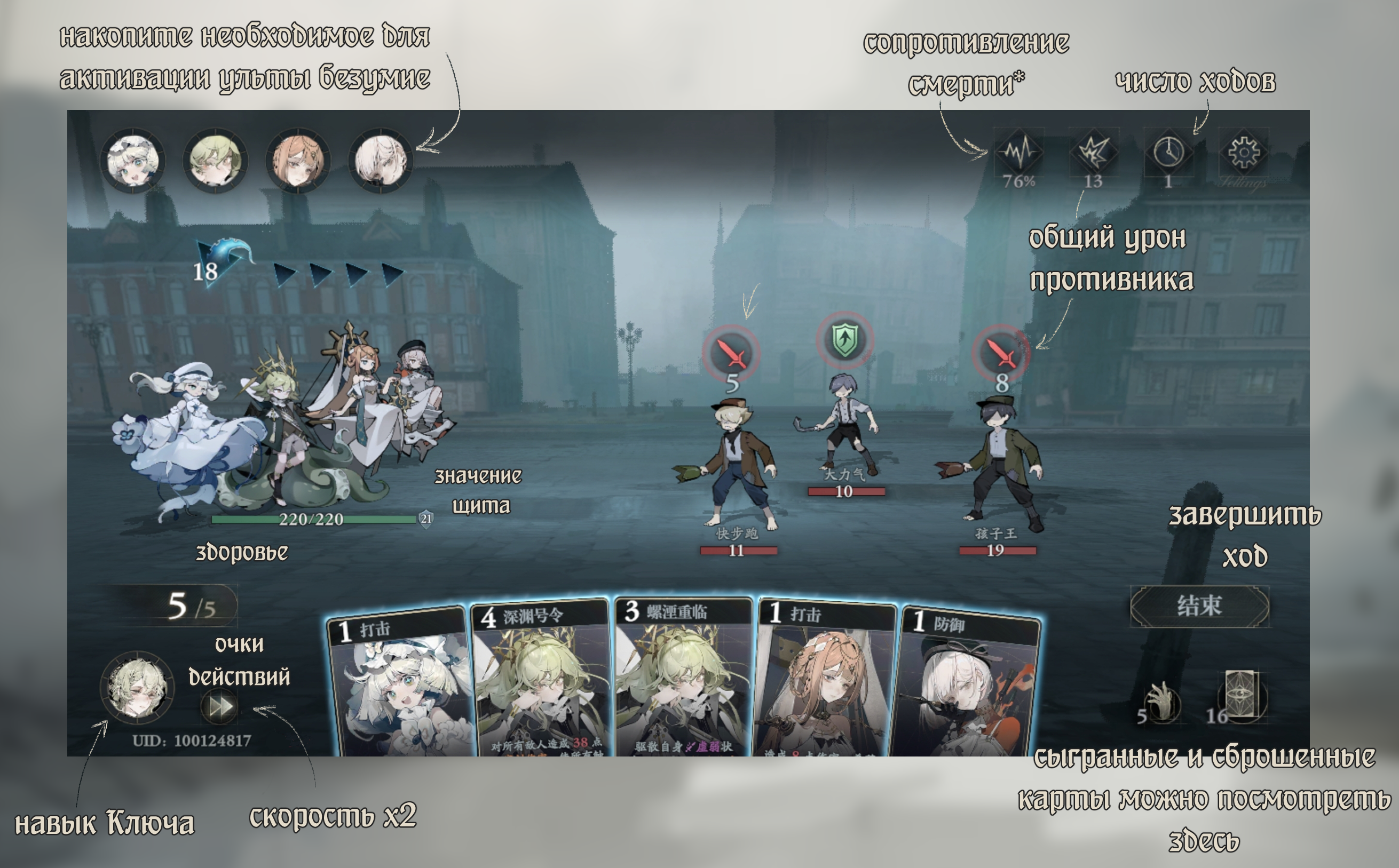Screen dimensions: 1399x868
Task: View the draw pile card deck icon
Action: (1242, 696)
